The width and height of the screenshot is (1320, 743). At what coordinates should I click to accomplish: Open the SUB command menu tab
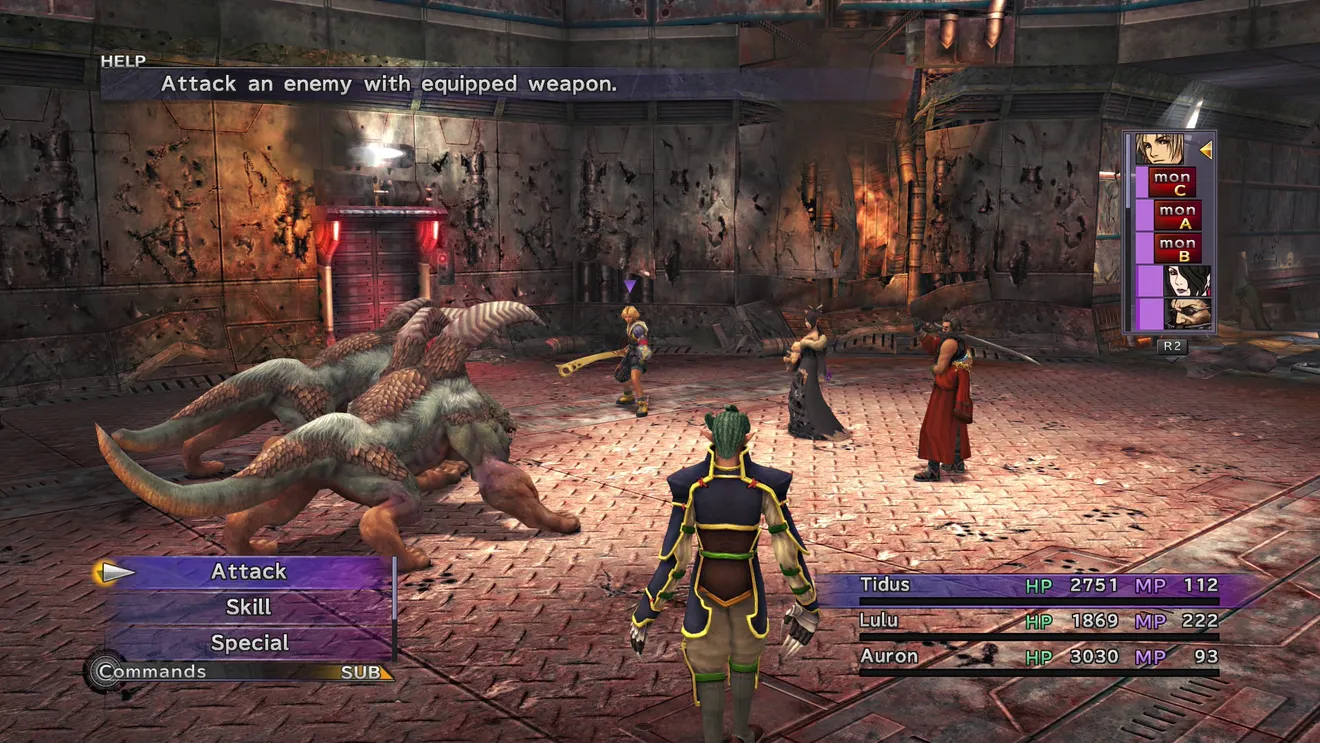[362, 673]
